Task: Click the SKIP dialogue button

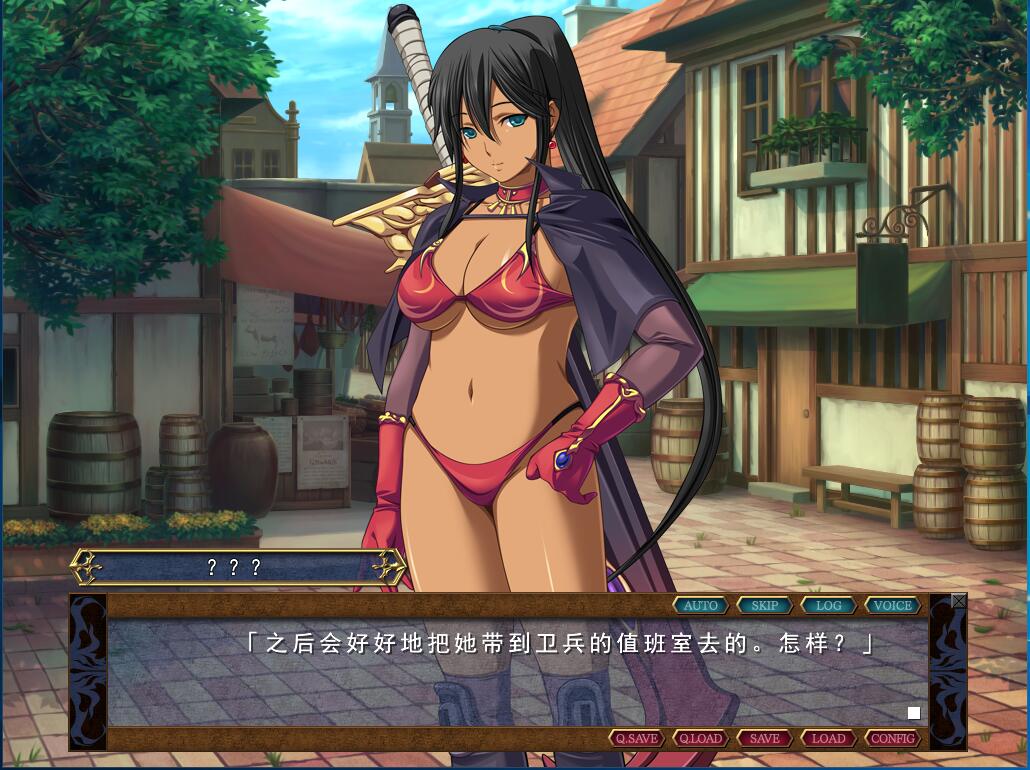Action: [x=765, y=605]
